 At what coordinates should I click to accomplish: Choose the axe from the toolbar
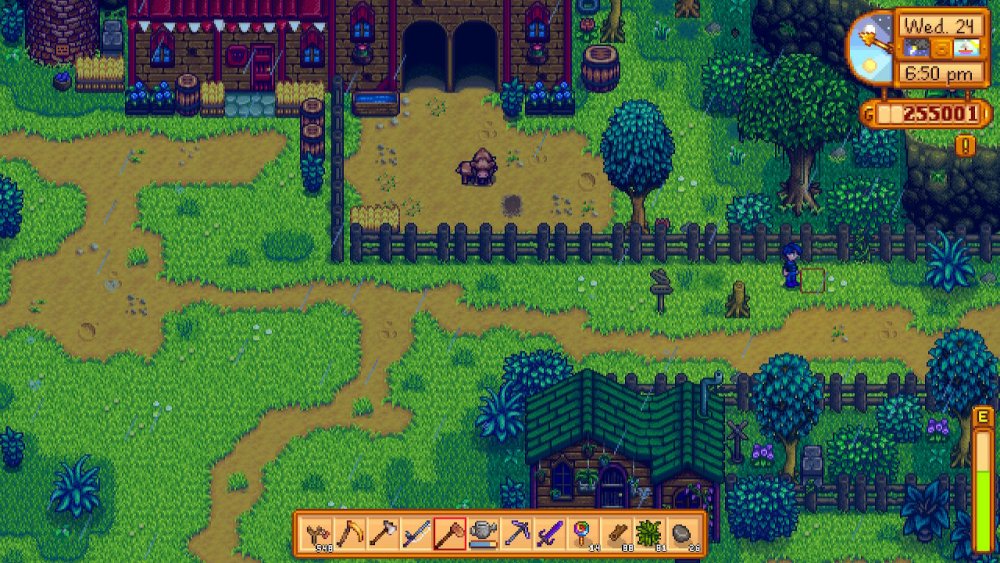384,532
